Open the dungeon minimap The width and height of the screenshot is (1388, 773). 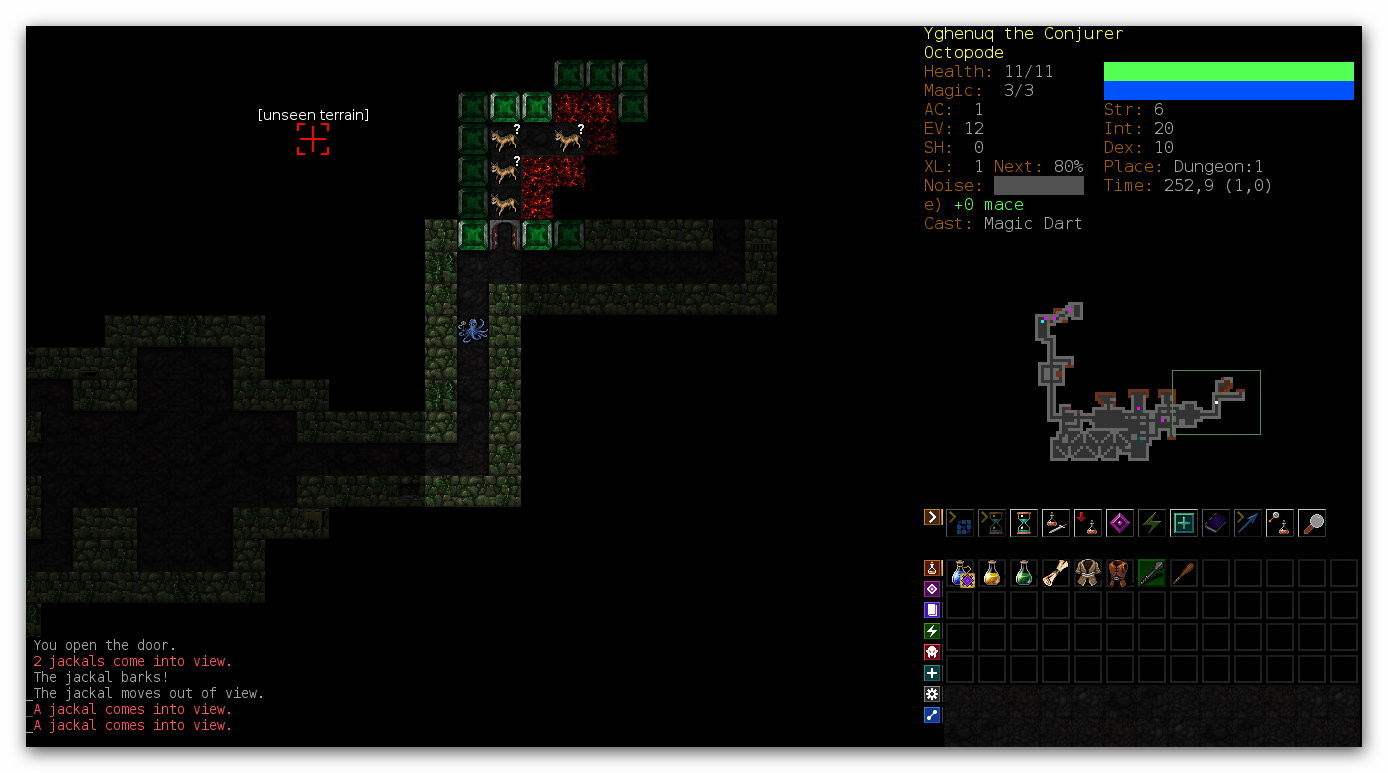[1148, 384]
